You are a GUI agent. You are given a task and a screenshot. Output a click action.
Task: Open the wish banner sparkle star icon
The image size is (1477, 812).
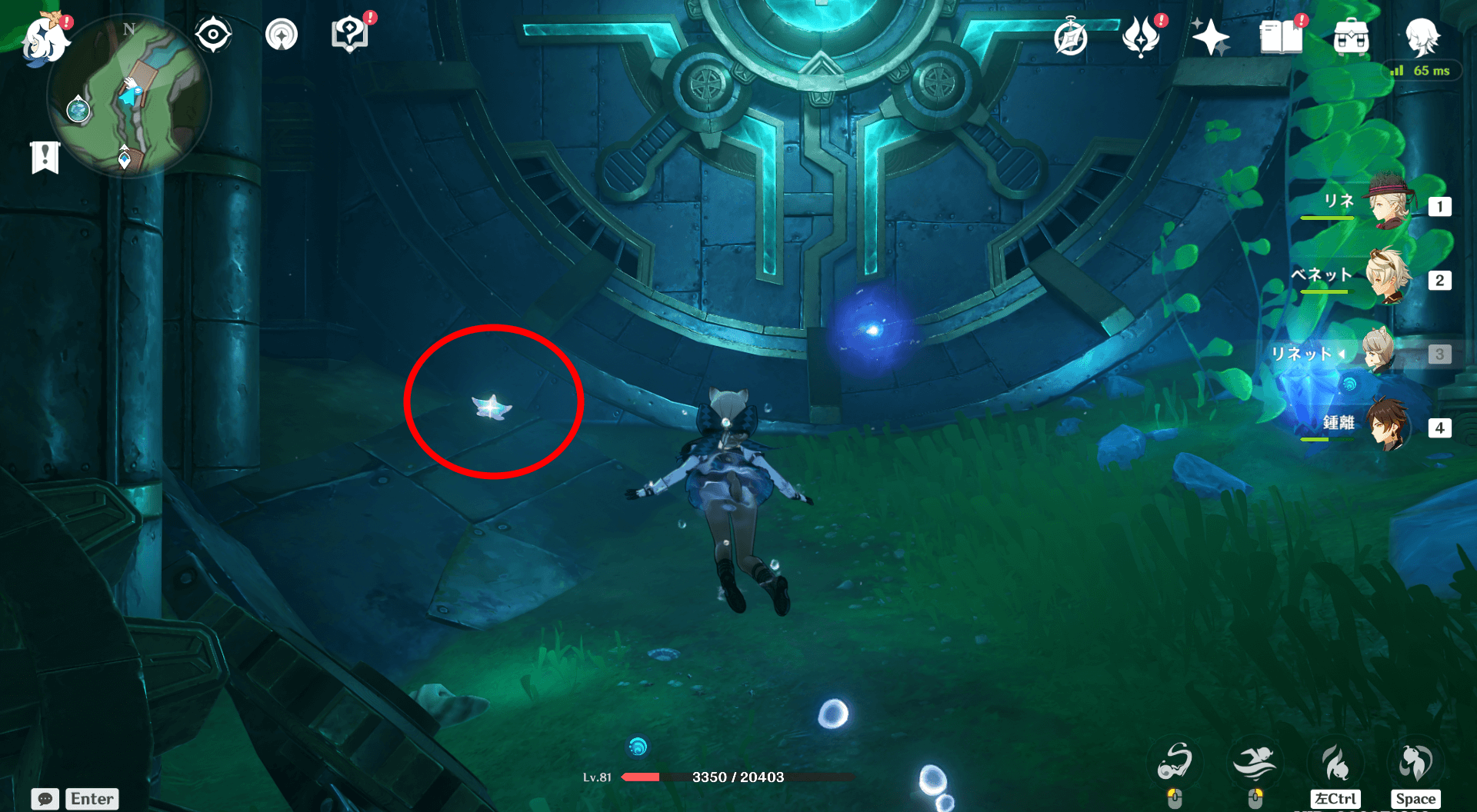[1212, 35]
